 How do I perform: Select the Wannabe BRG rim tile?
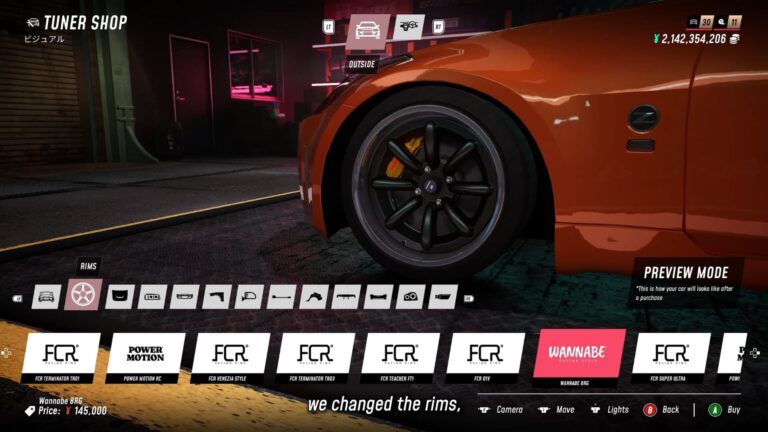point(586,354)
